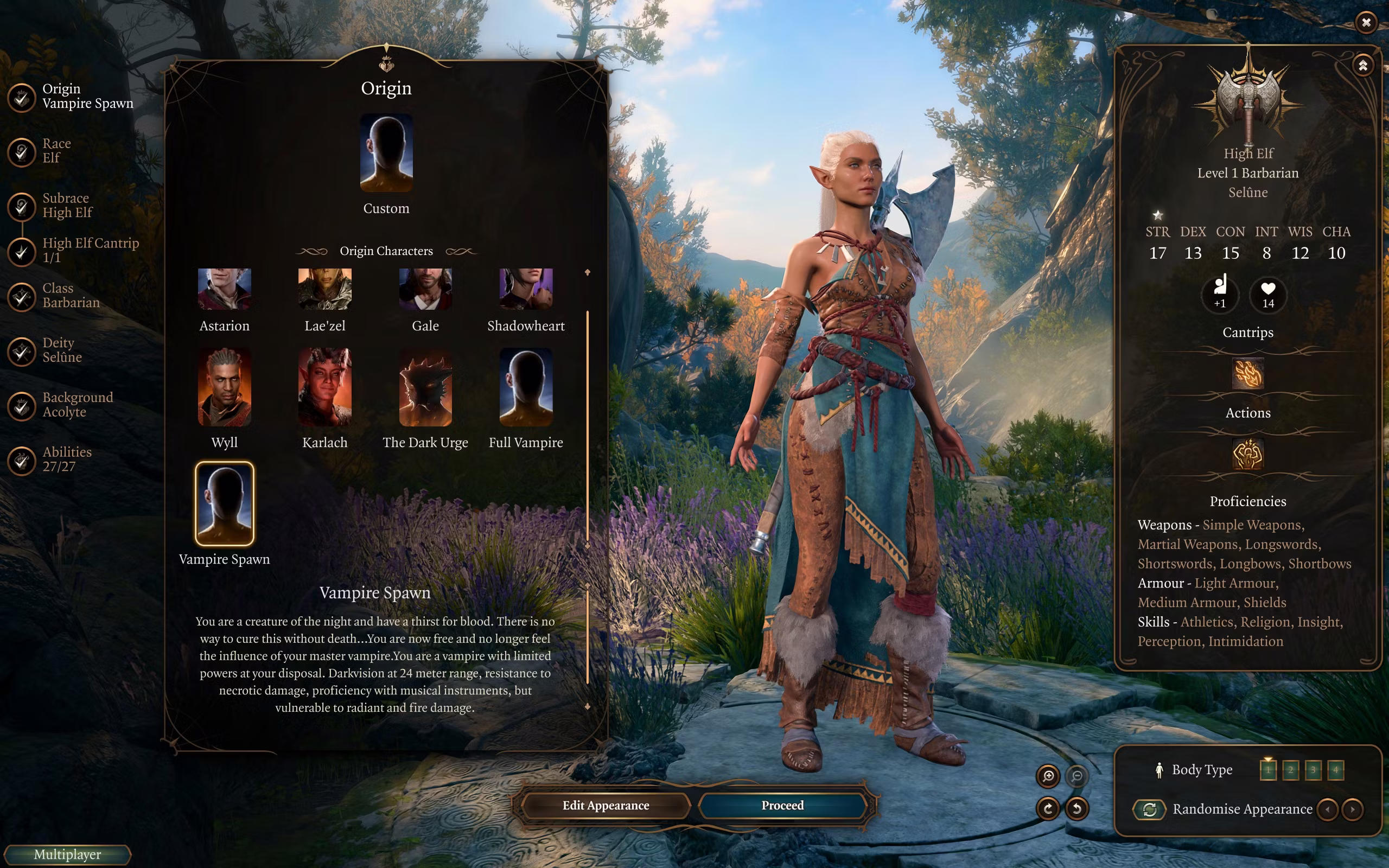Select Wyll as origin
The width and height of the screenshot is (1389, 868).
(225, 387)
